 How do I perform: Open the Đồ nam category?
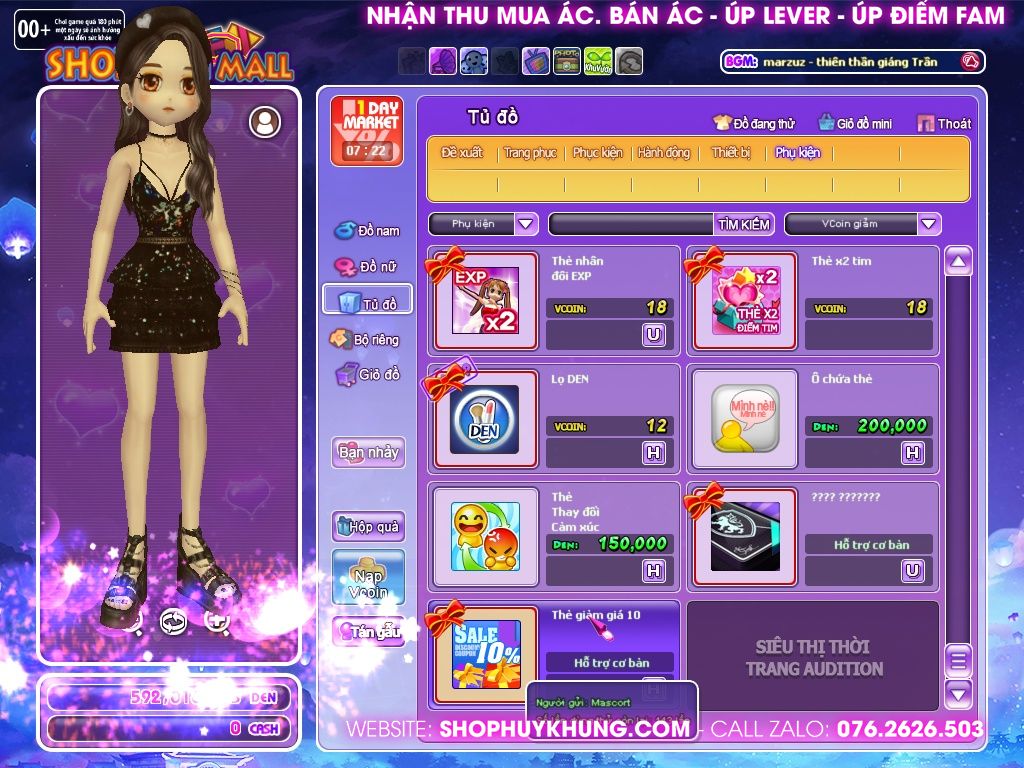point(367,231)
